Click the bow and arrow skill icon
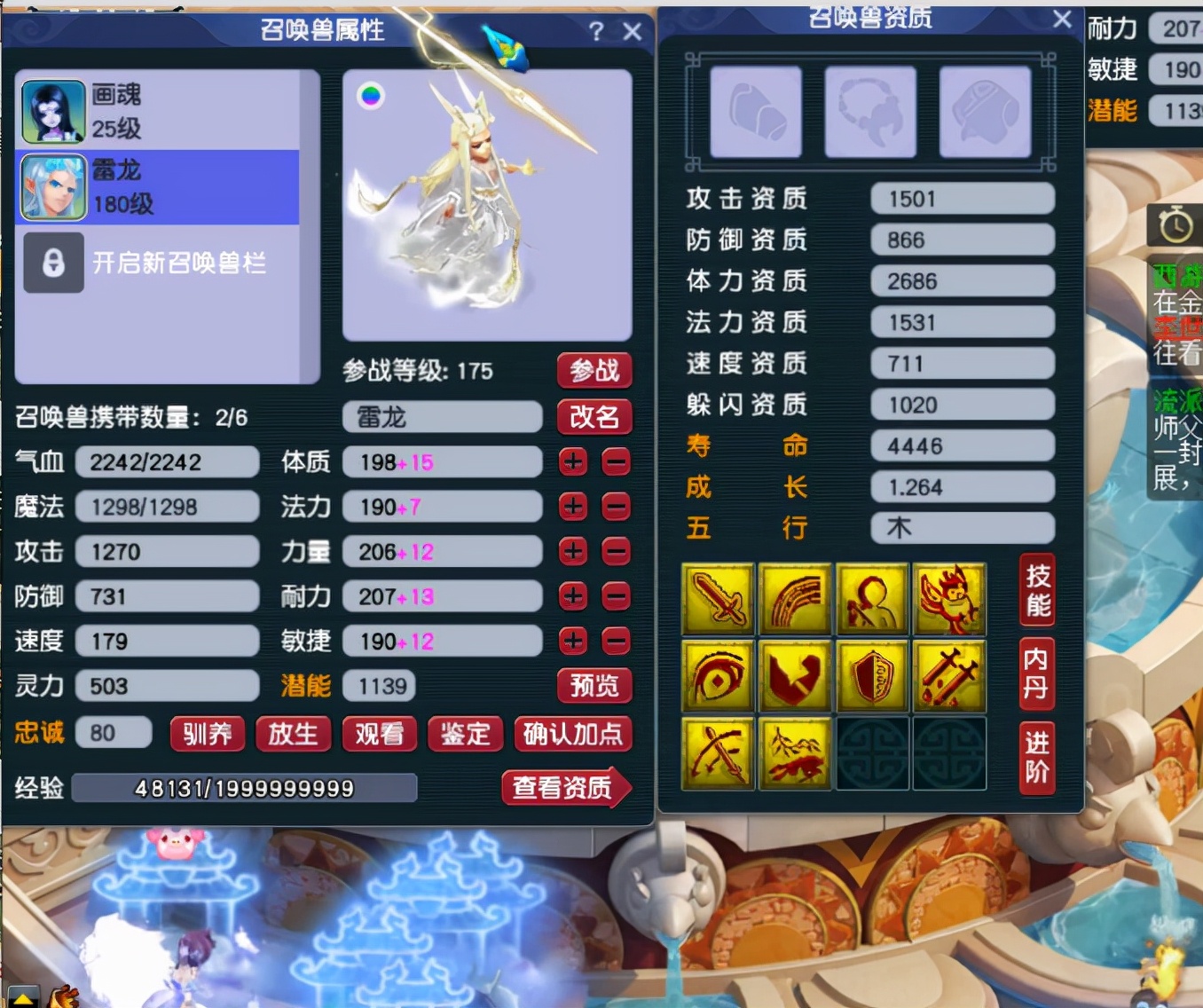Image resolution: width=1203 pixels, height=1008 pixels. pyautogui.click(x=719, y=754)
